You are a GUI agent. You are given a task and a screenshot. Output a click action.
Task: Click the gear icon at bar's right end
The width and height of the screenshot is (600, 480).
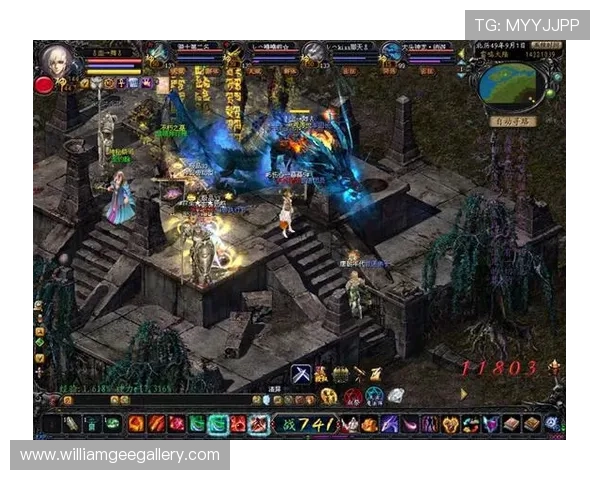pos(552,424)
